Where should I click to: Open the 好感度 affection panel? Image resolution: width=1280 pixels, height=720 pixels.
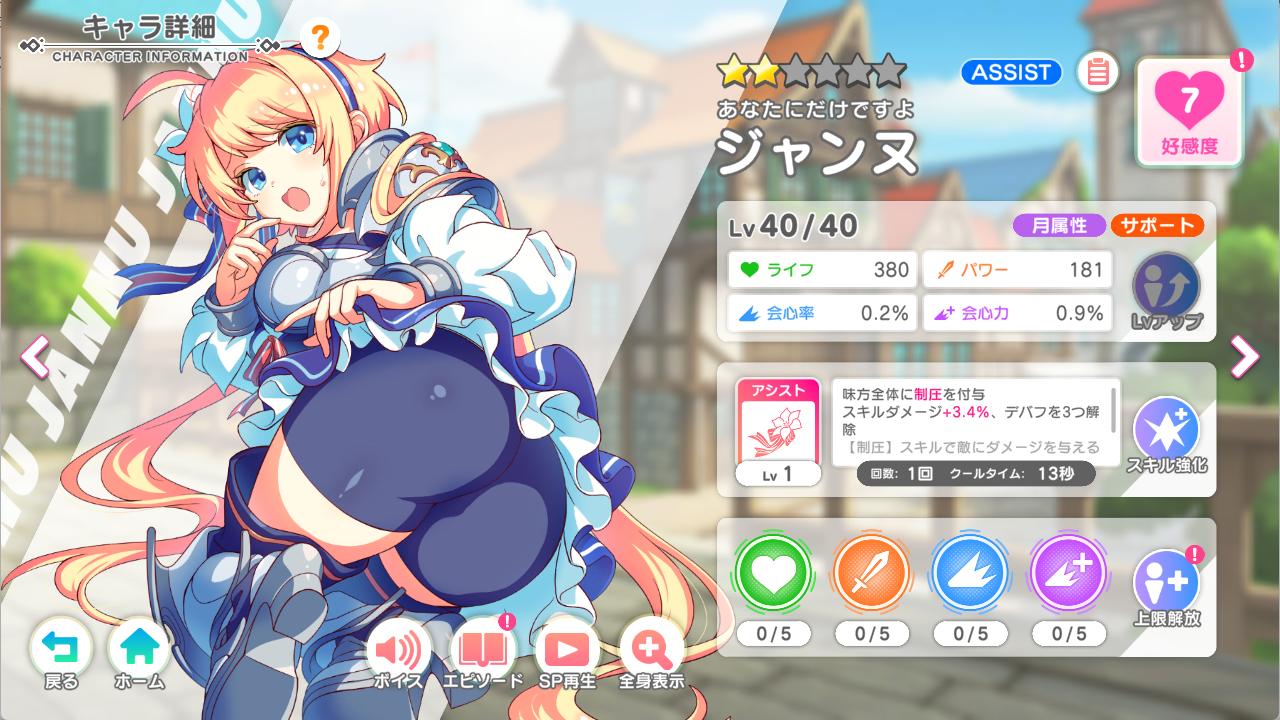click(1189, 108)
